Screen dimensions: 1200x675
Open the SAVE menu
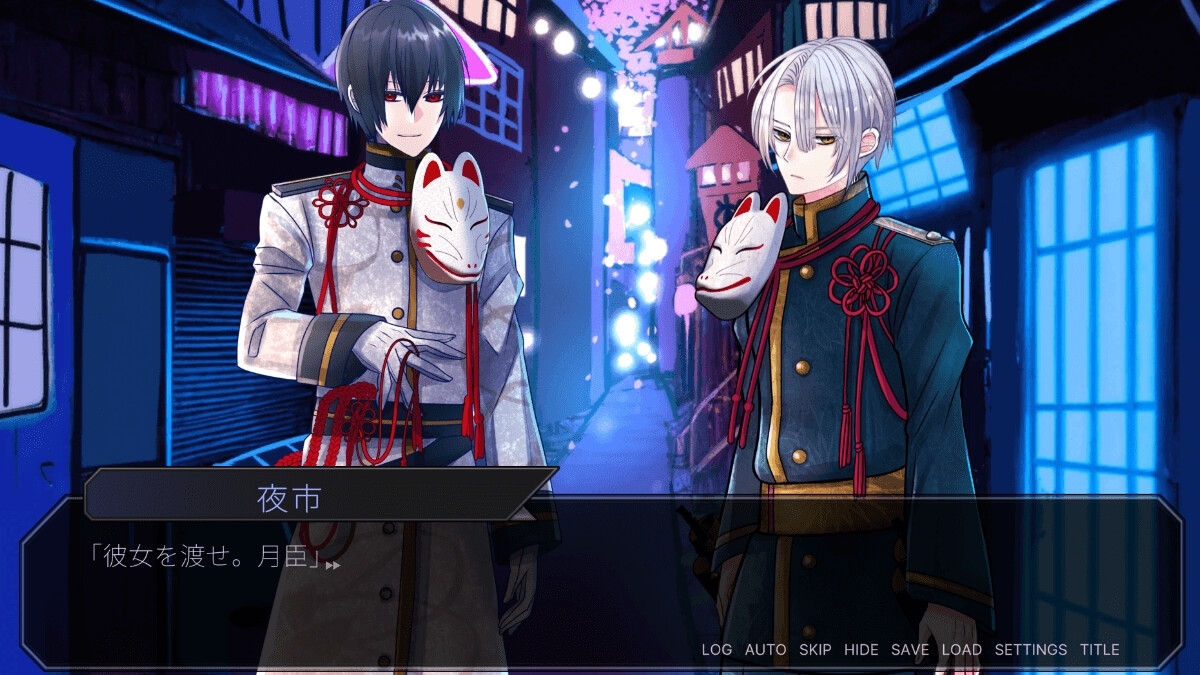tap(910, 650)
